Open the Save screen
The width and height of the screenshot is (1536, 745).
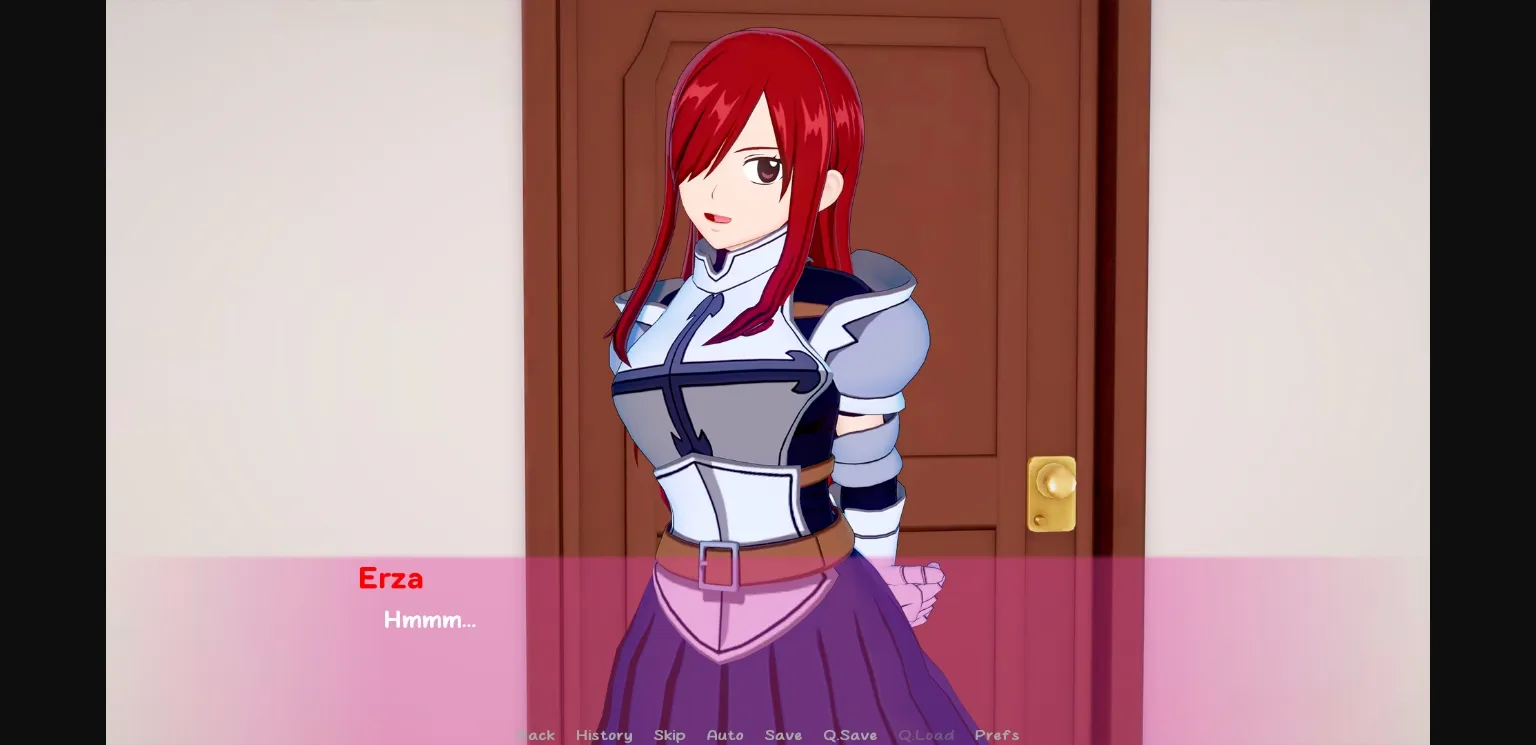tap(783, 735)
